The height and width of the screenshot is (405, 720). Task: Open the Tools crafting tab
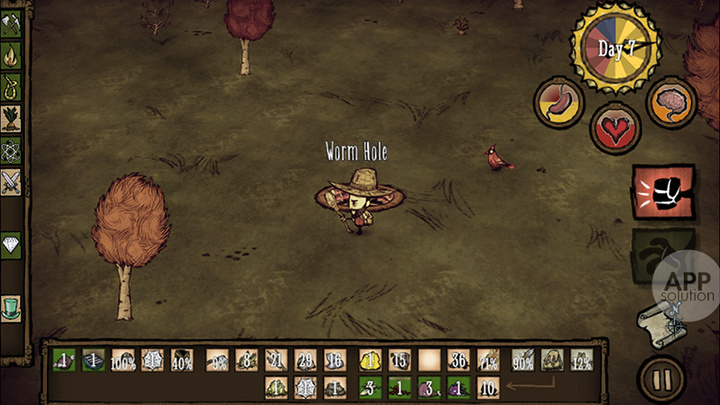11,26
